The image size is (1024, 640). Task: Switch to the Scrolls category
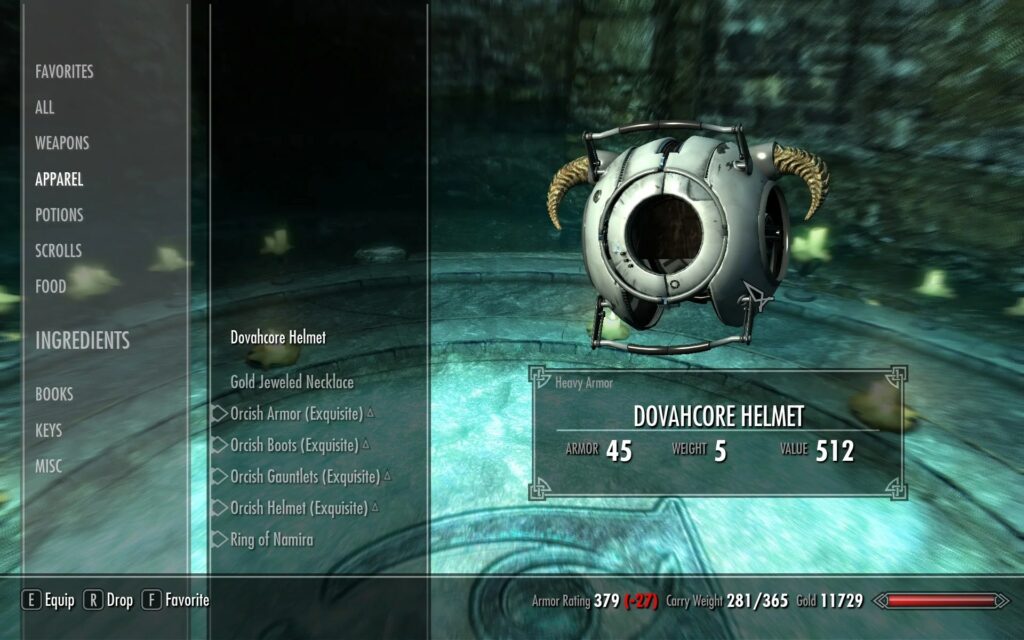pyautogui.click(x=58, y=251)
